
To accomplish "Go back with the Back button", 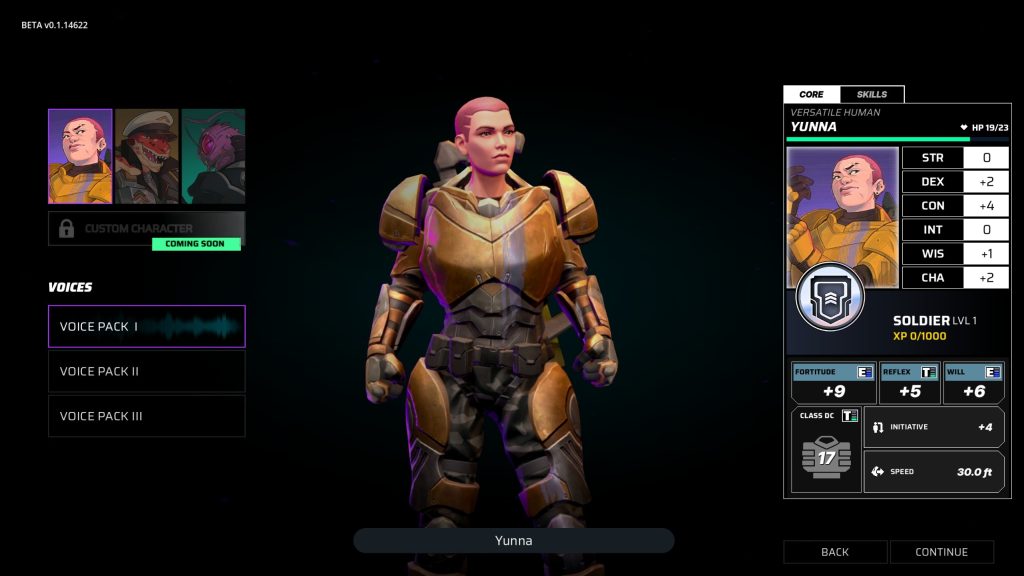I will point(835,552).
